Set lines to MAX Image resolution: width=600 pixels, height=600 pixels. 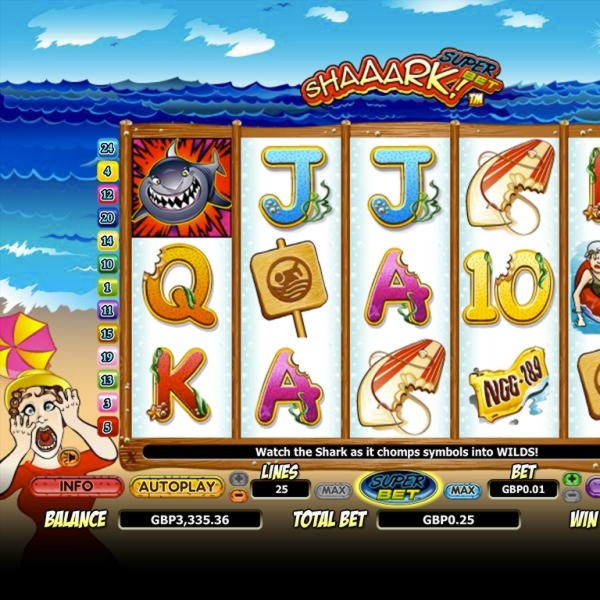[332, 491]
